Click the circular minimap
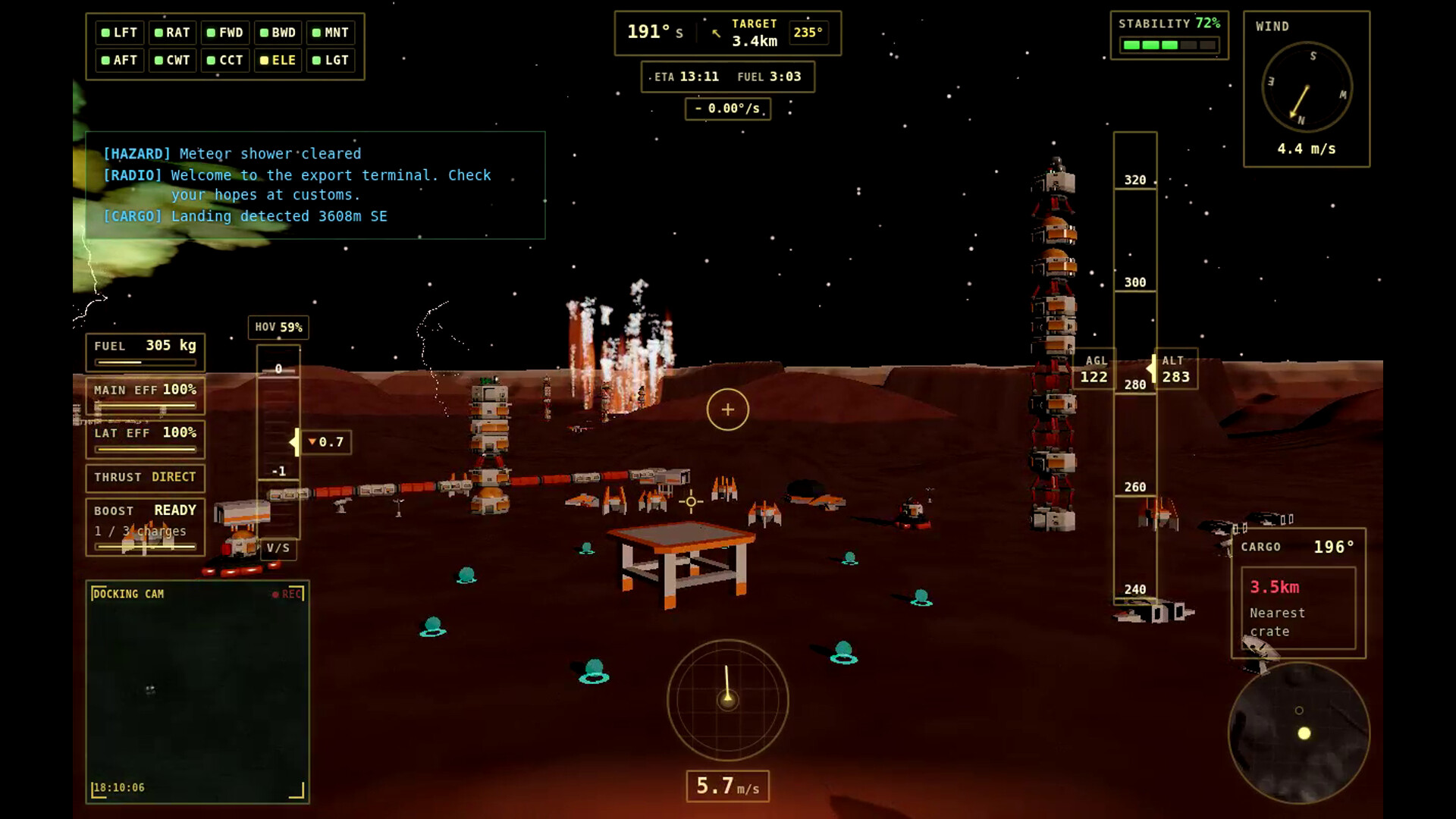 click(x=1298, y=733)
